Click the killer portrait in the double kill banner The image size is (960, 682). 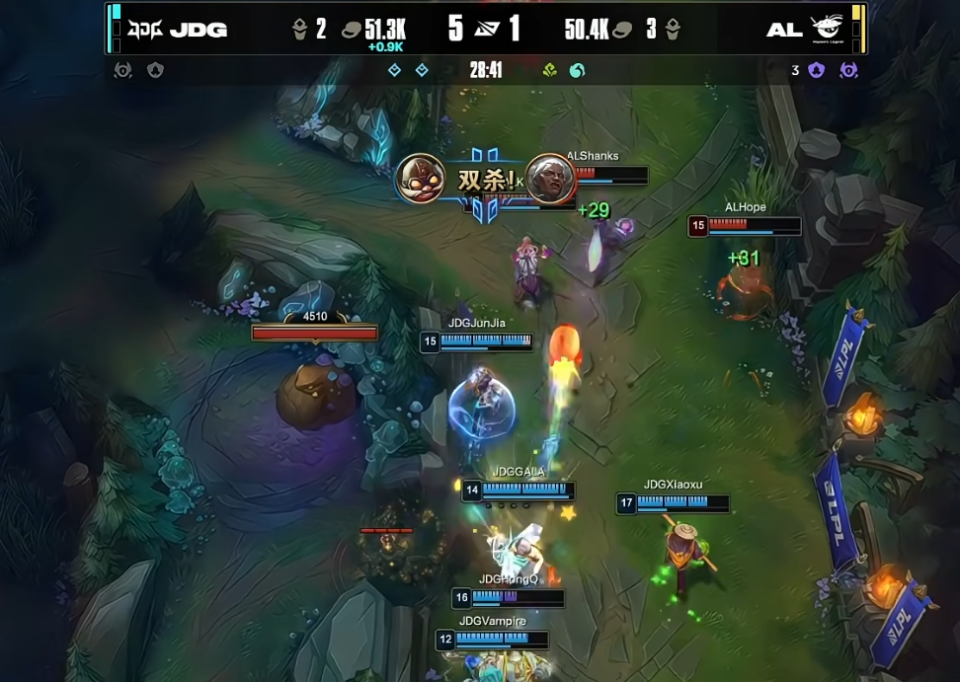pos(420,179)
